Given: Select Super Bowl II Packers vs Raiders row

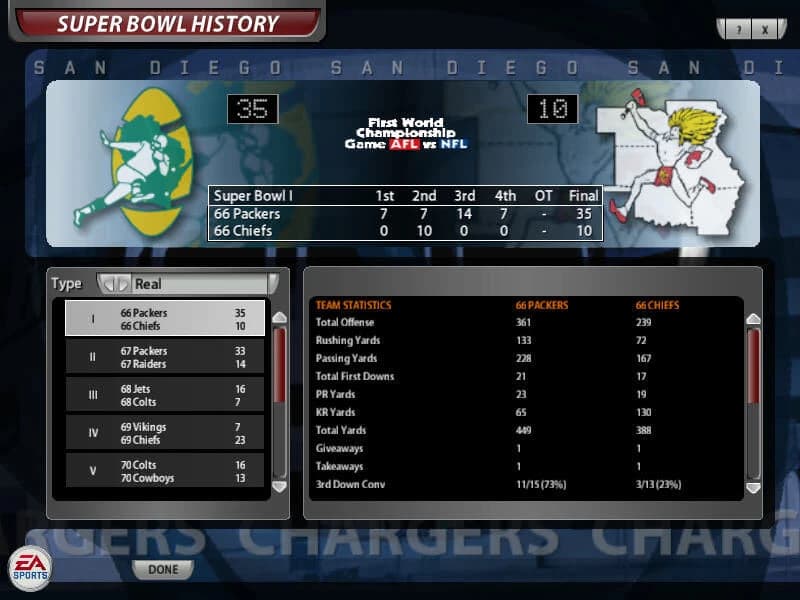Looking at the screenshot, I should [165, 357].
